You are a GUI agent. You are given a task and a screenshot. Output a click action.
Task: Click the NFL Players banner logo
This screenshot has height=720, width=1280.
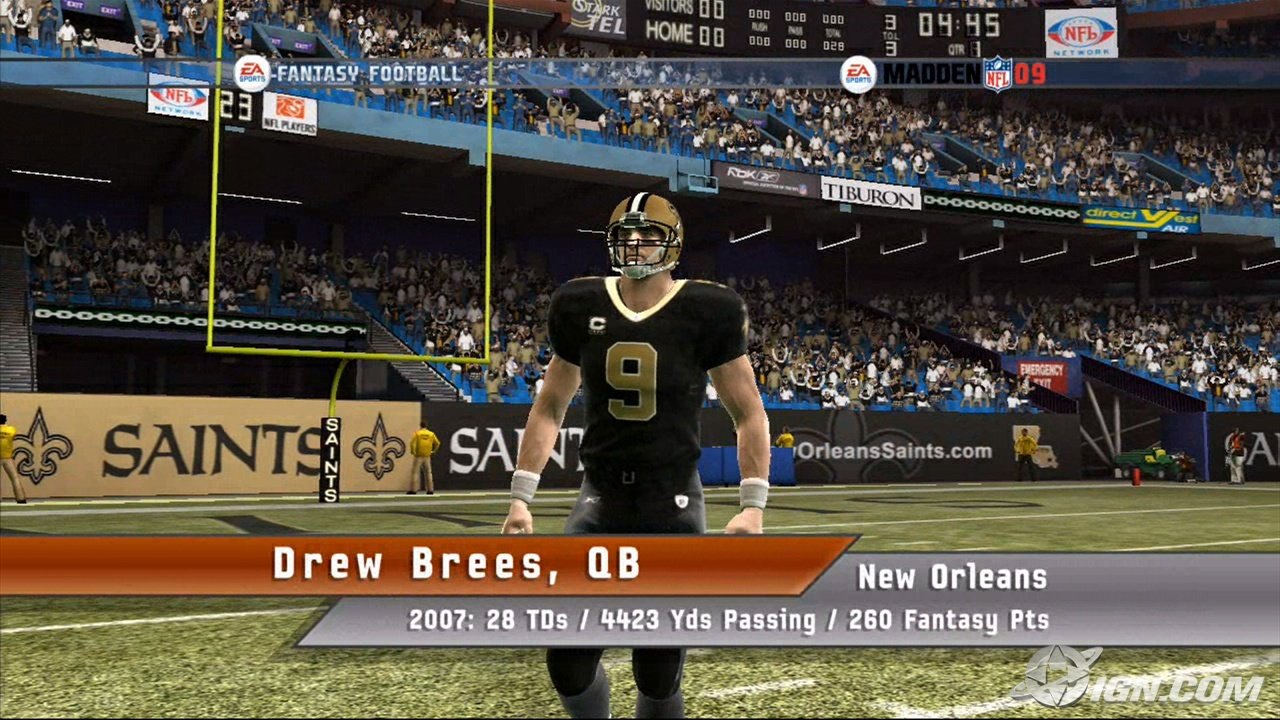[x=290, y=113]
